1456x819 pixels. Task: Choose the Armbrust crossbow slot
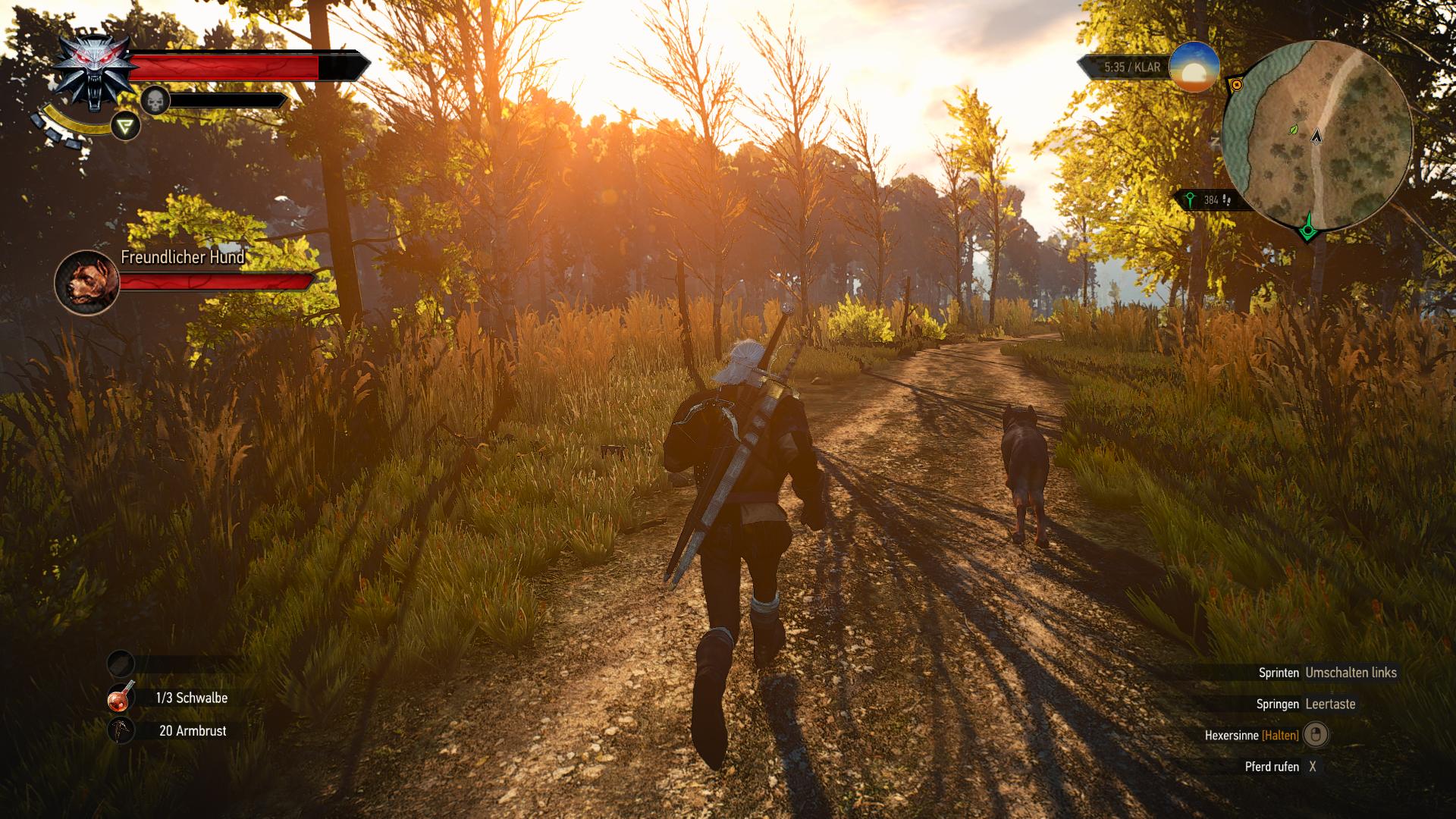(x=121, y=731)
